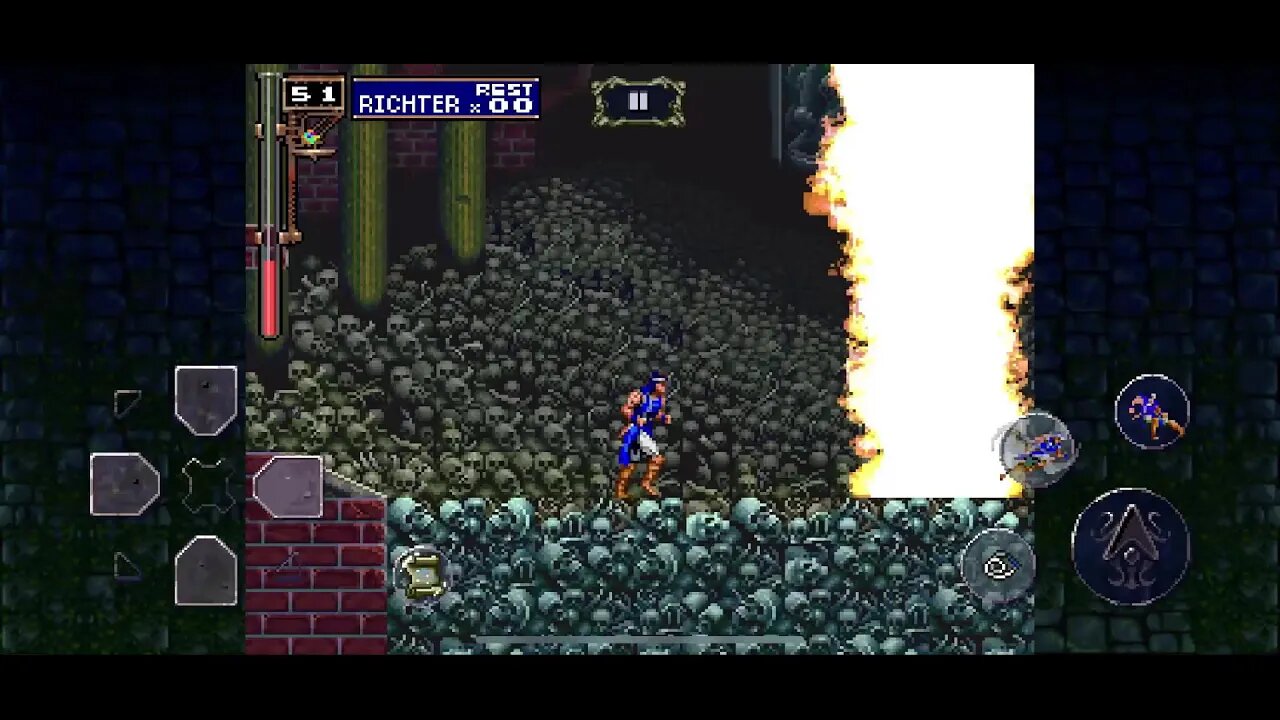The height and width of the screenshot is (720, 1280).
Task: Open the ornate framed pause menu
Action: tap(638, 102)
